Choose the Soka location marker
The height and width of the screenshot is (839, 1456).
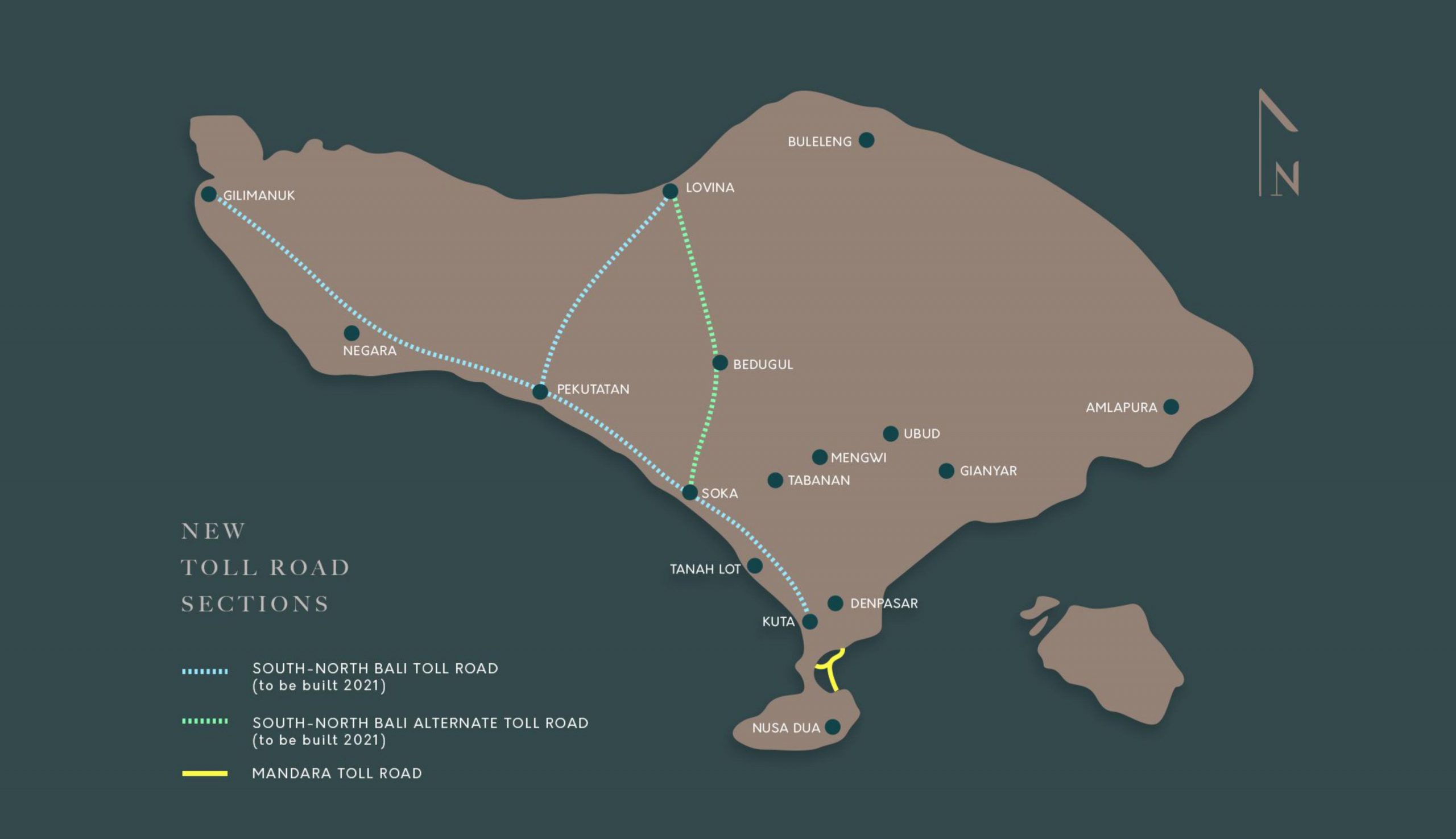click(690, 492)
